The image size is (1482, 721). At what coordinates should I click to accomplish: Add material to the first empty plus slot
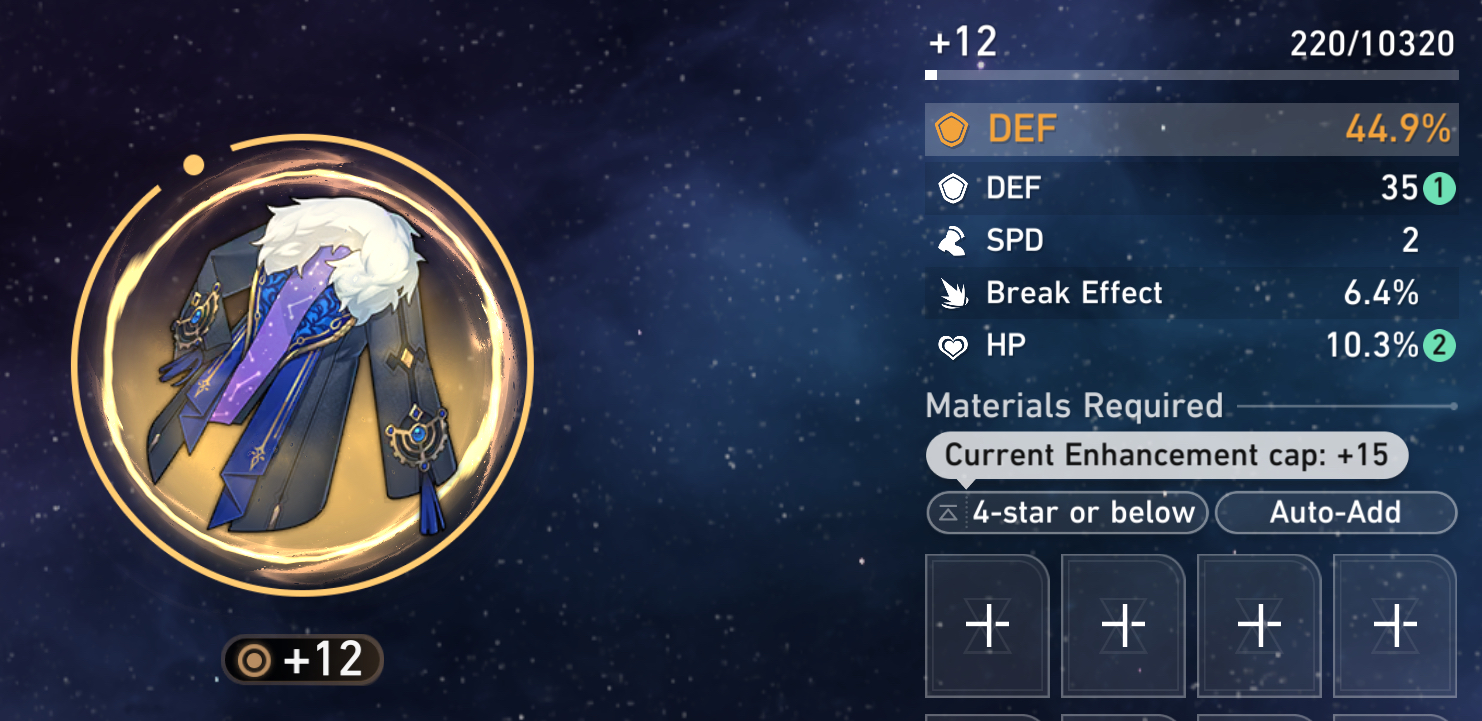click(986, 625)
